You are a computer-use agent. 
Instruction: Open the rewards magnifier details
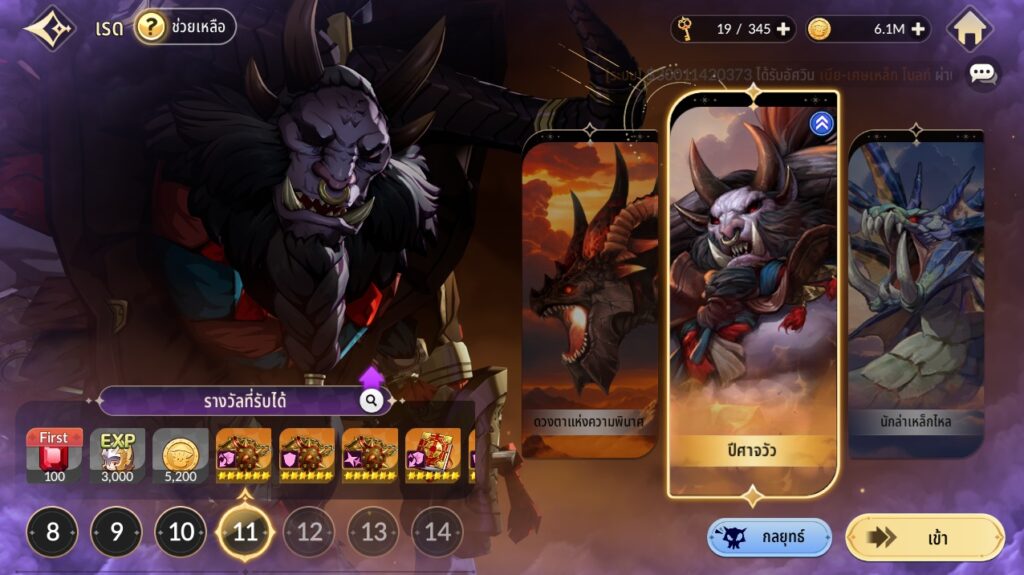click(x=371, y=401)
